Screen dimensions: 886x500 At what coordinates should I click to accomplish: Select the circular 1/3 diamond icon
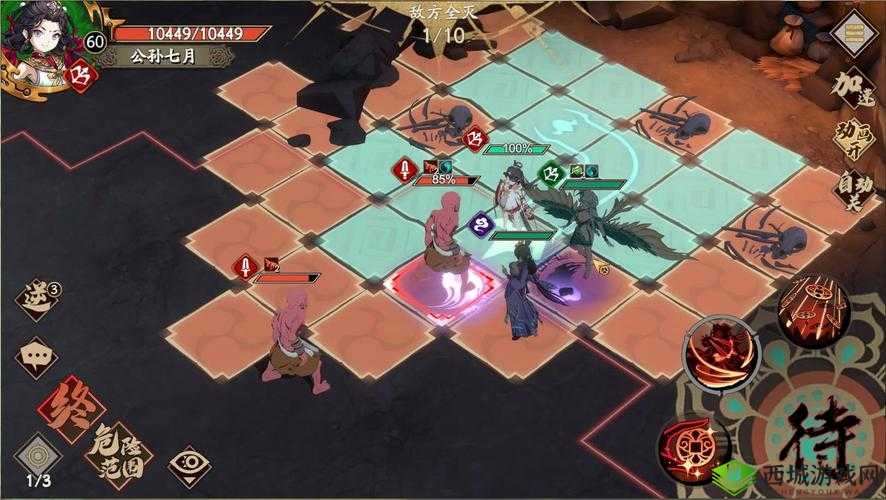click(x=38, y=455)
